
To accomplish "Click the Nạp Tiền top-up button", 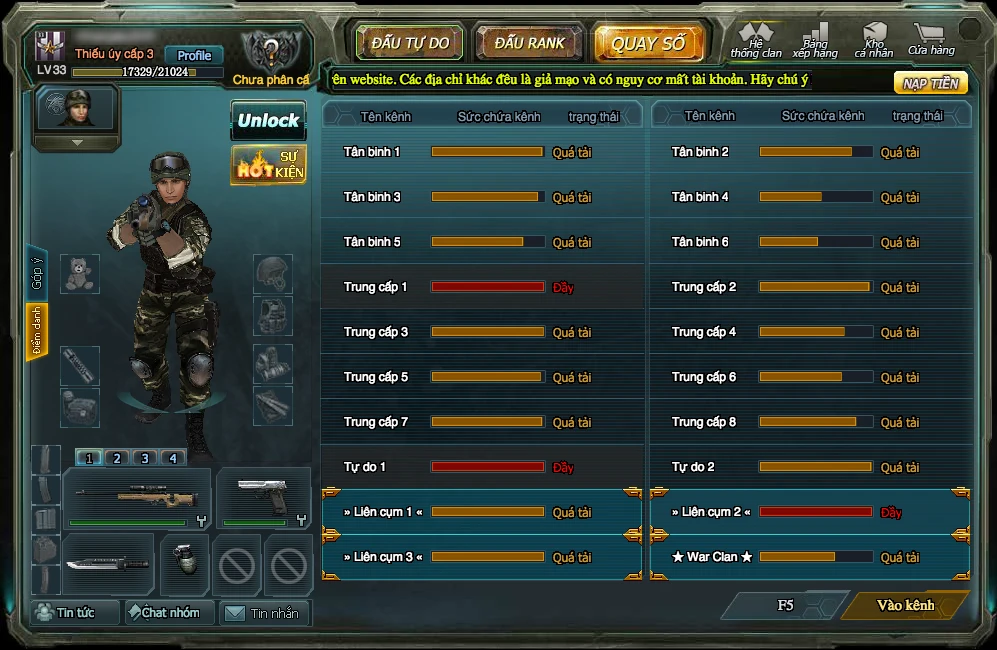I will 930,83.
